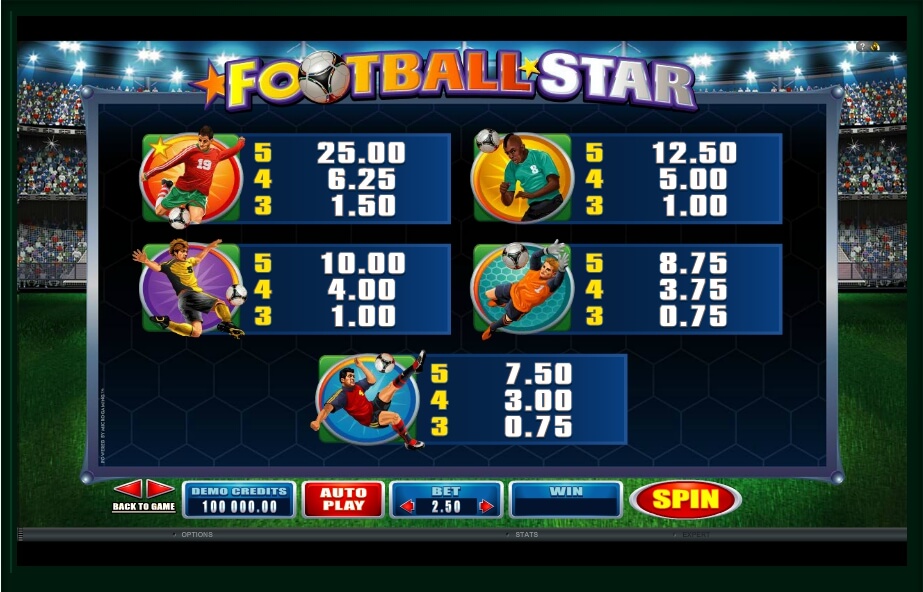The image size is (923, 592).
Task: Increase the bet with the right arrow
Action: (486, 506)
